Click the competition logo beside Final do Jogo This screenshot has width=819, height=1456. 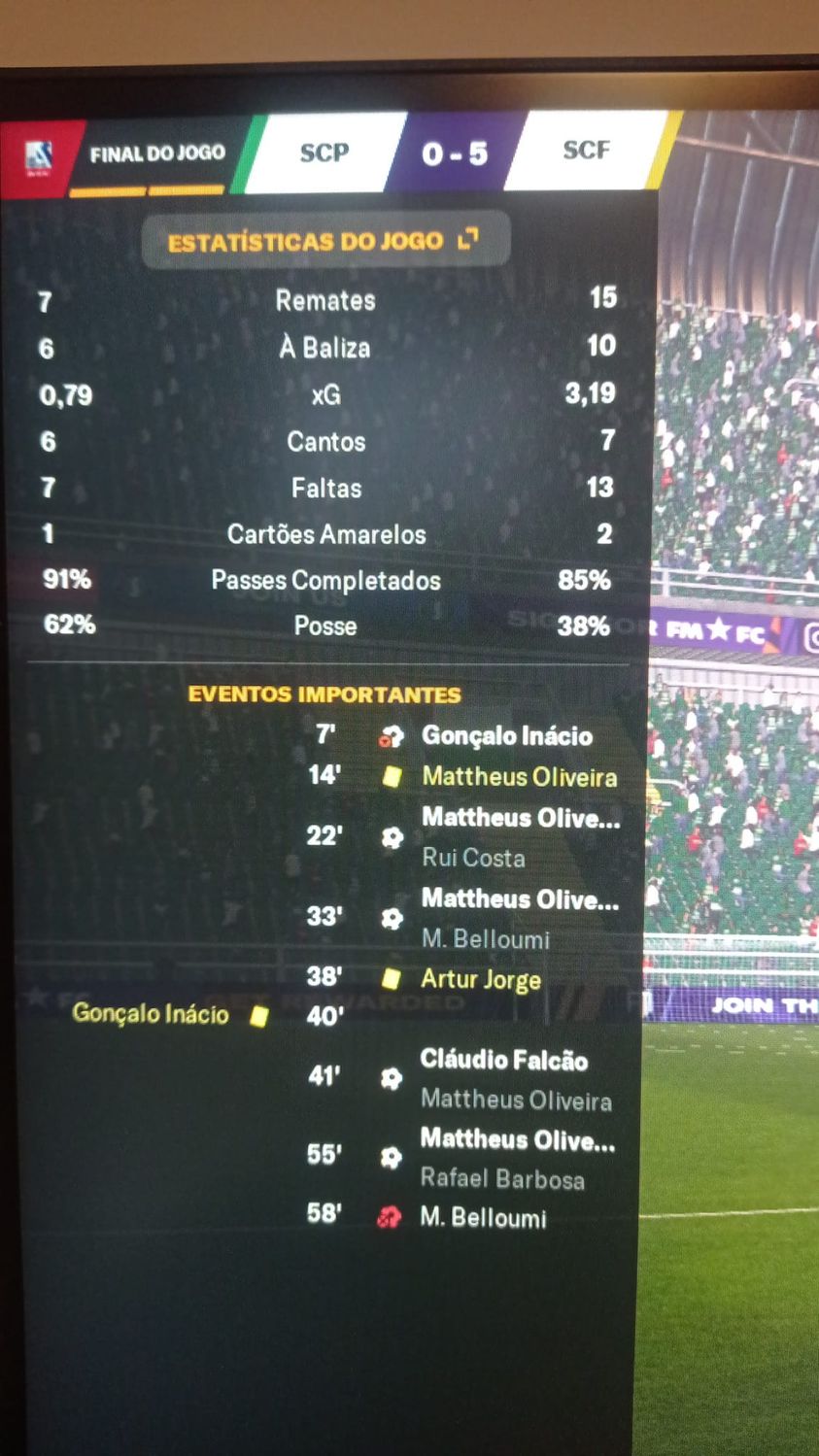38,155
